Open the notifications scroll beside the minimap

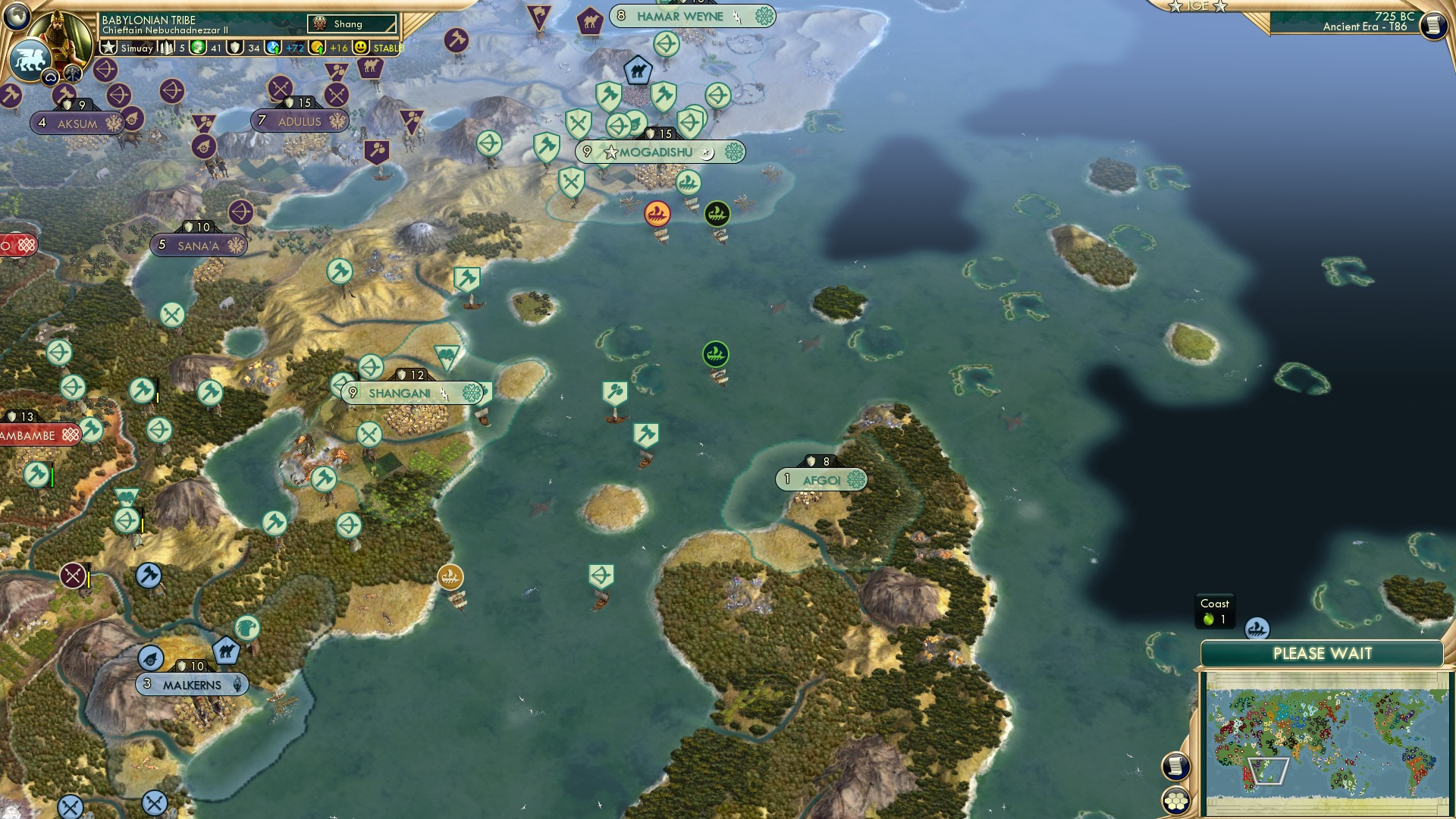[1175, 767]
